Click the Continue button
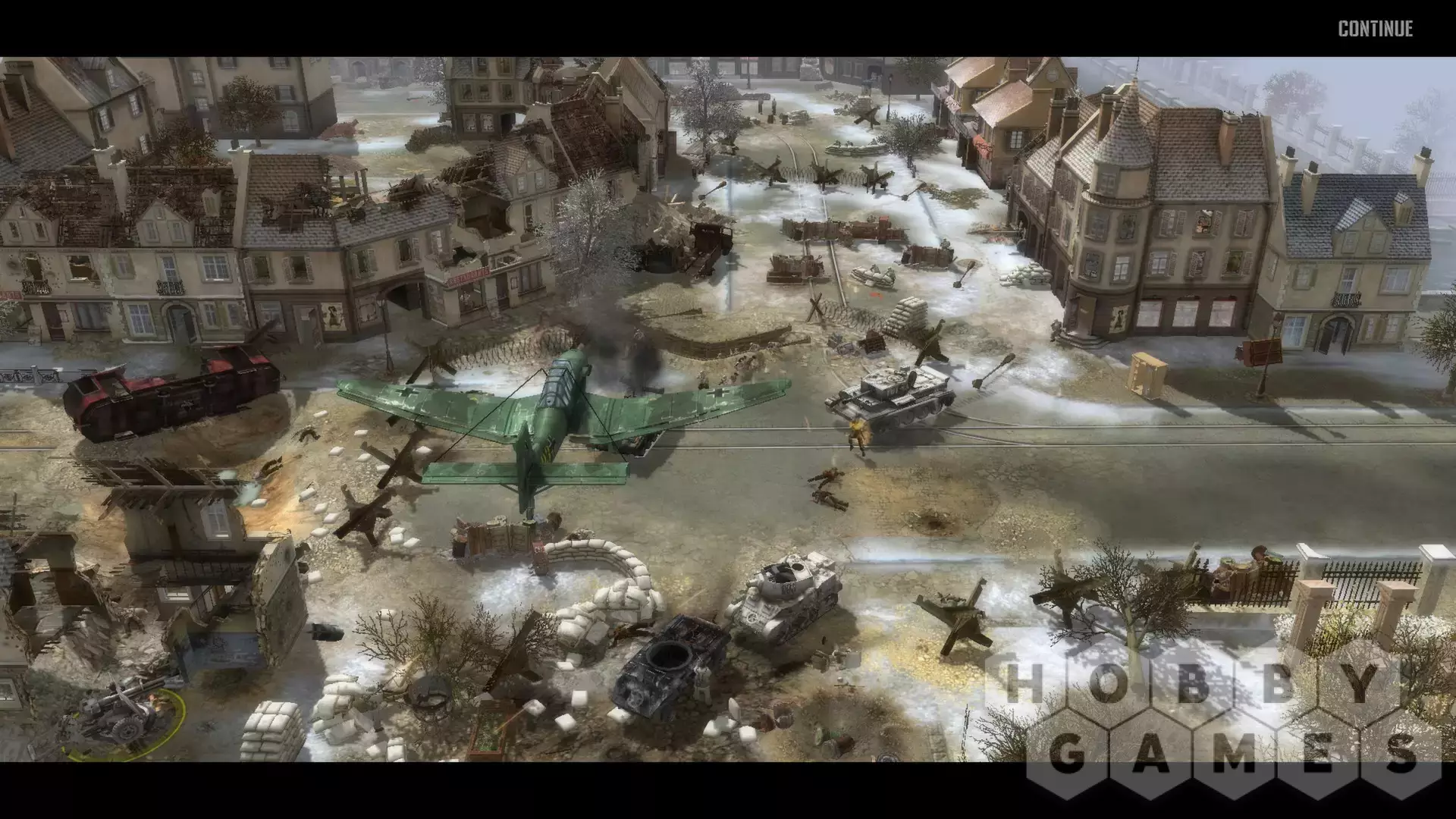The width and height of the screenshot is (1456, 819). (1375, 29)
